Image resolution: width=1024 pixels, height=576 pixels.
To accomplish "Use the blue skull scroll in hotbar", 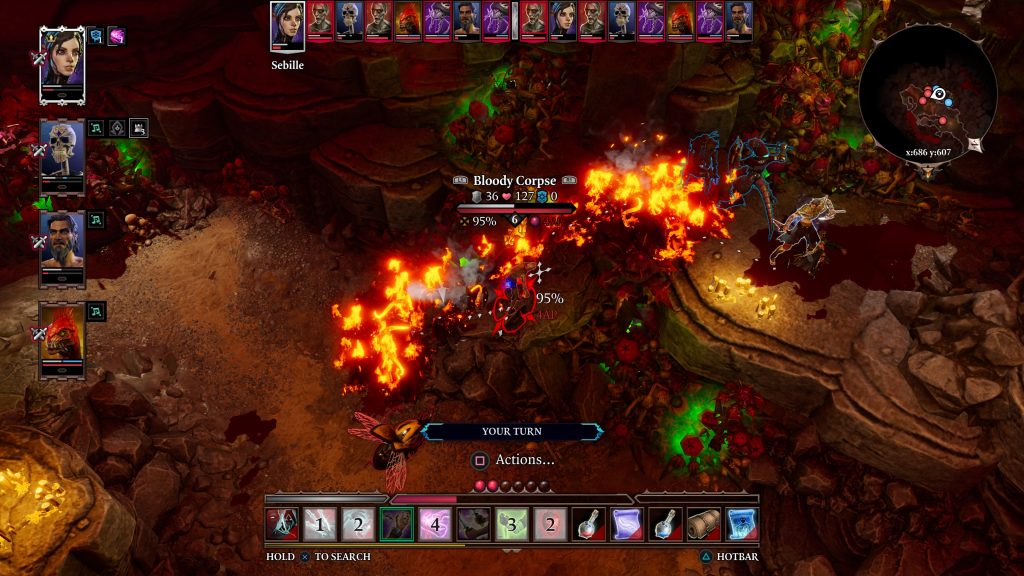I will (x=742, y=523).
